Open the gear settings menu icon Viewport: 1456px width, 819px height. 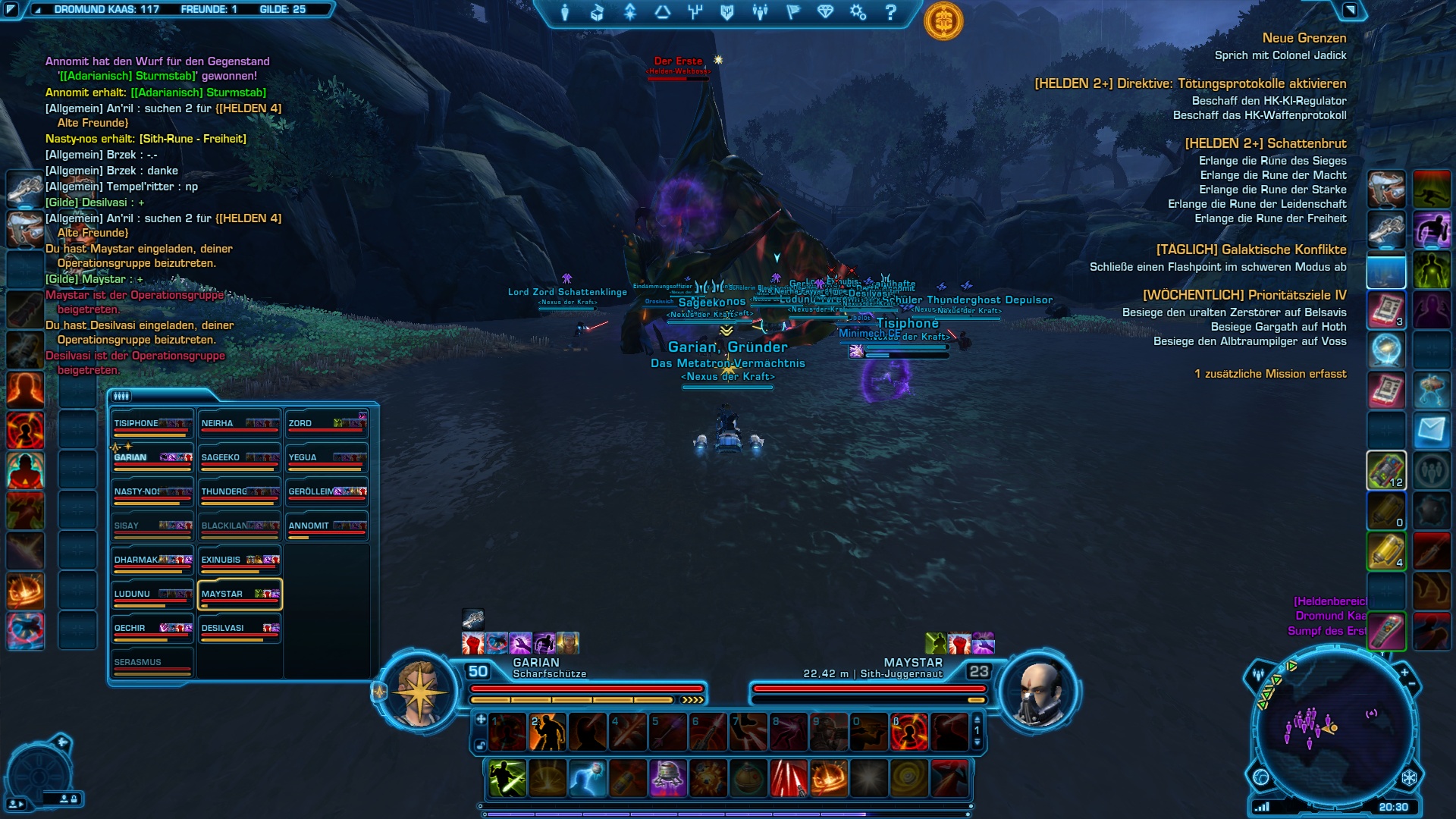(858, 12)
